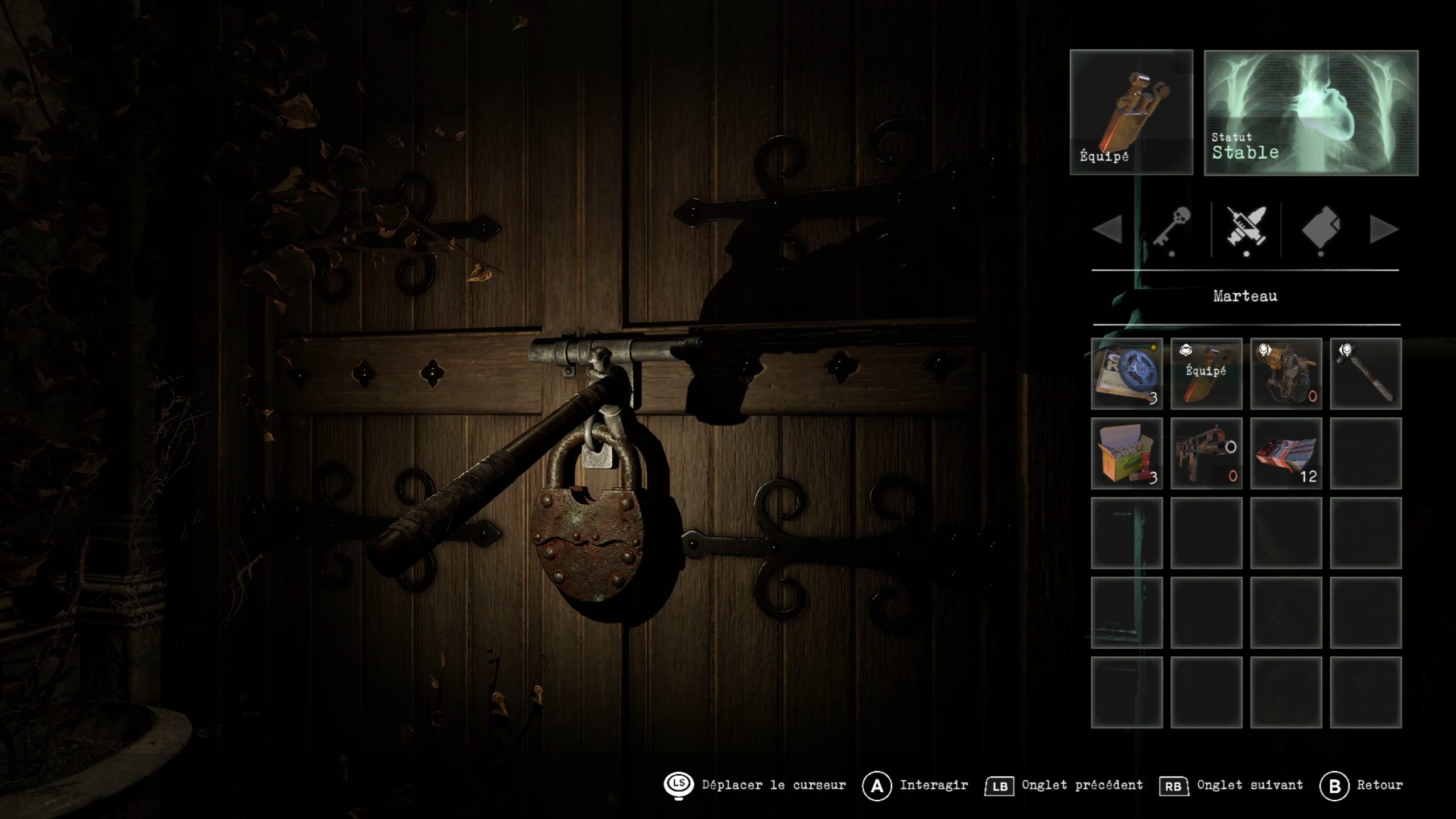Select the yellow drill-like weapon slot
The height and width of the screenshot is (819, 1456).
pos(1286,373)
